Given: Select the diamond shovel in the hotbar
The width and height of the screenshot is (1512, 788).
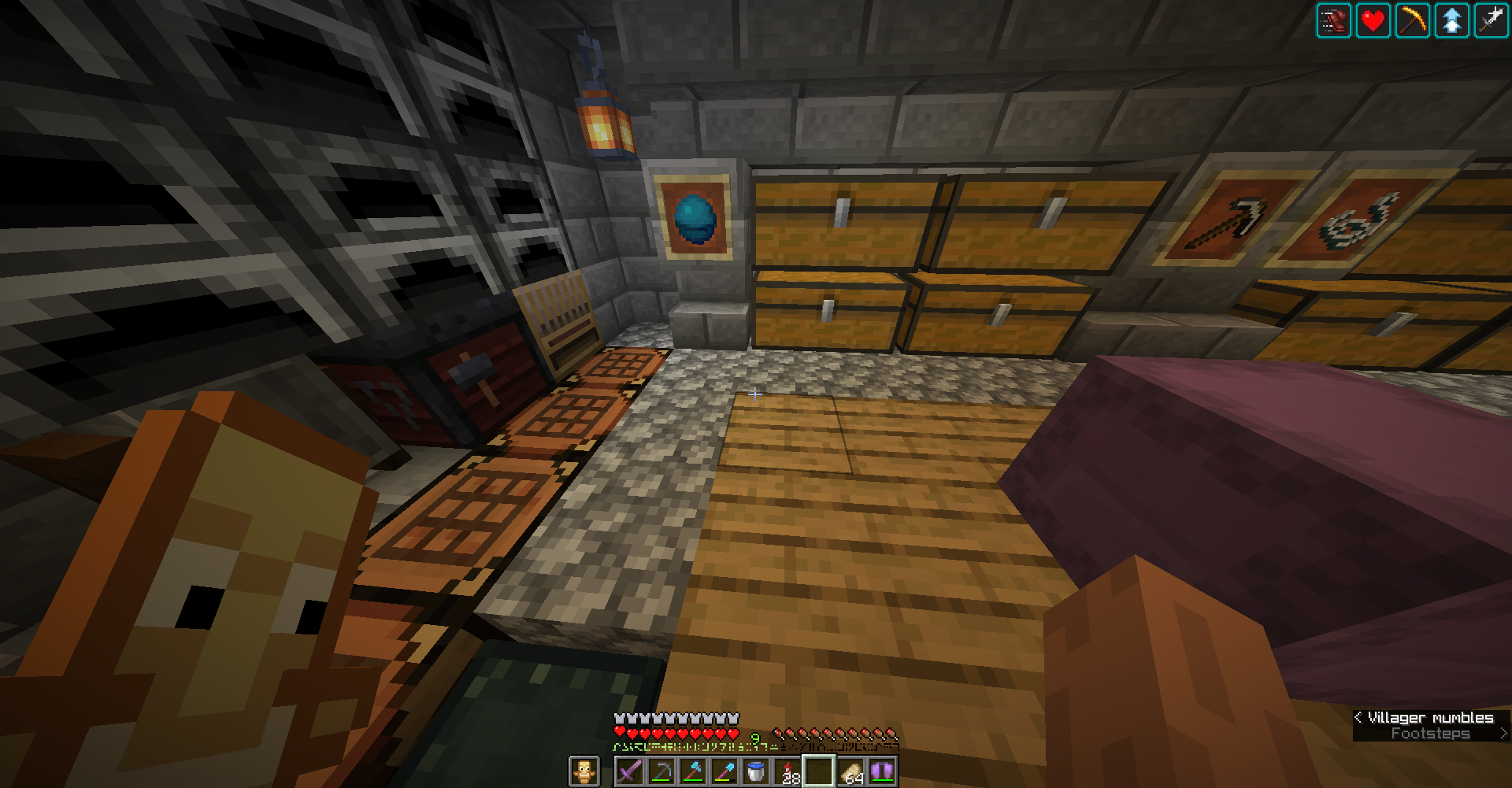Looking at the screenshot, I should [x=725, y=769].
